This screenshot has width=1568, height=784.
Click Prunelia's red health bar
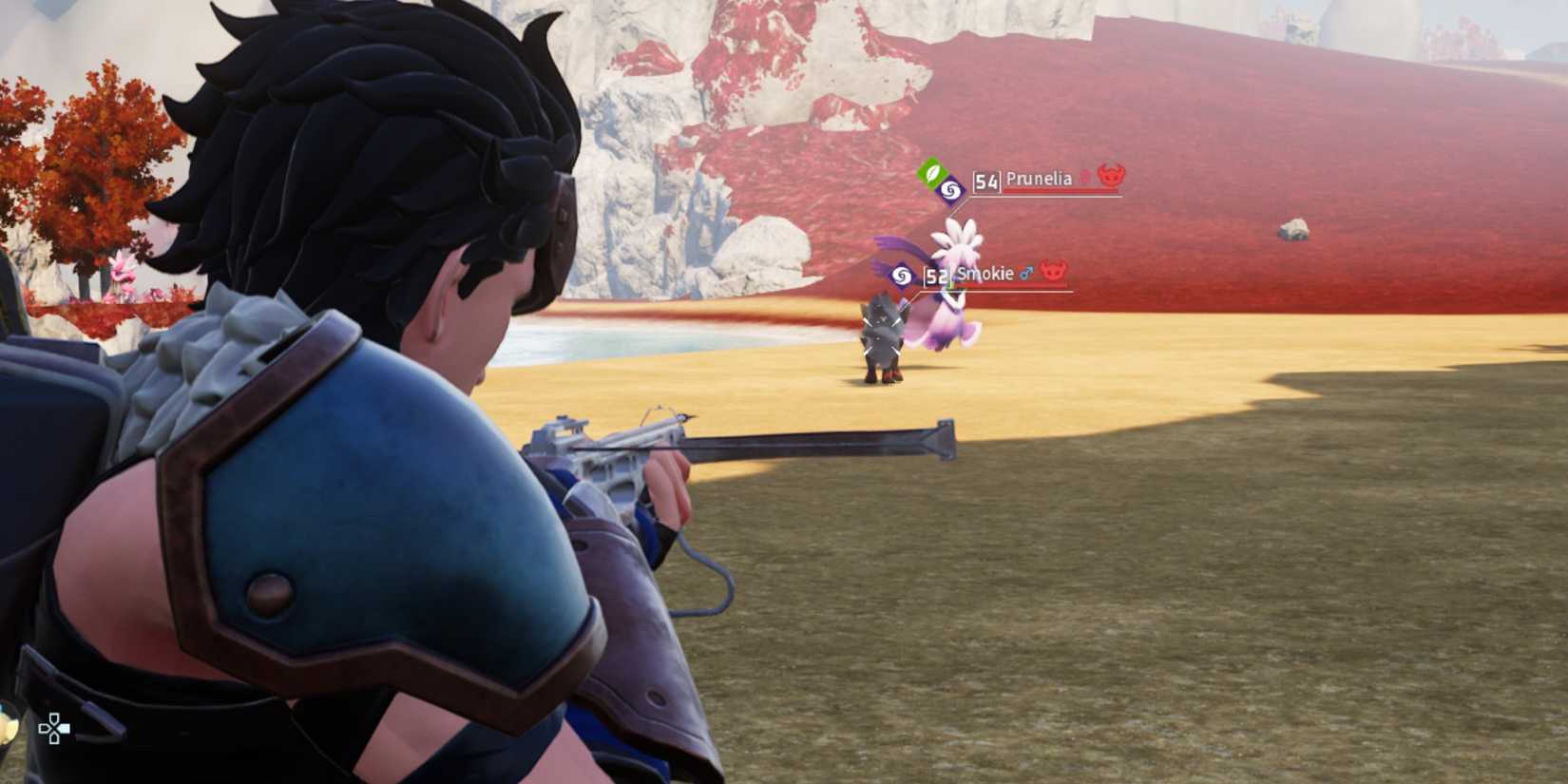1061,191
